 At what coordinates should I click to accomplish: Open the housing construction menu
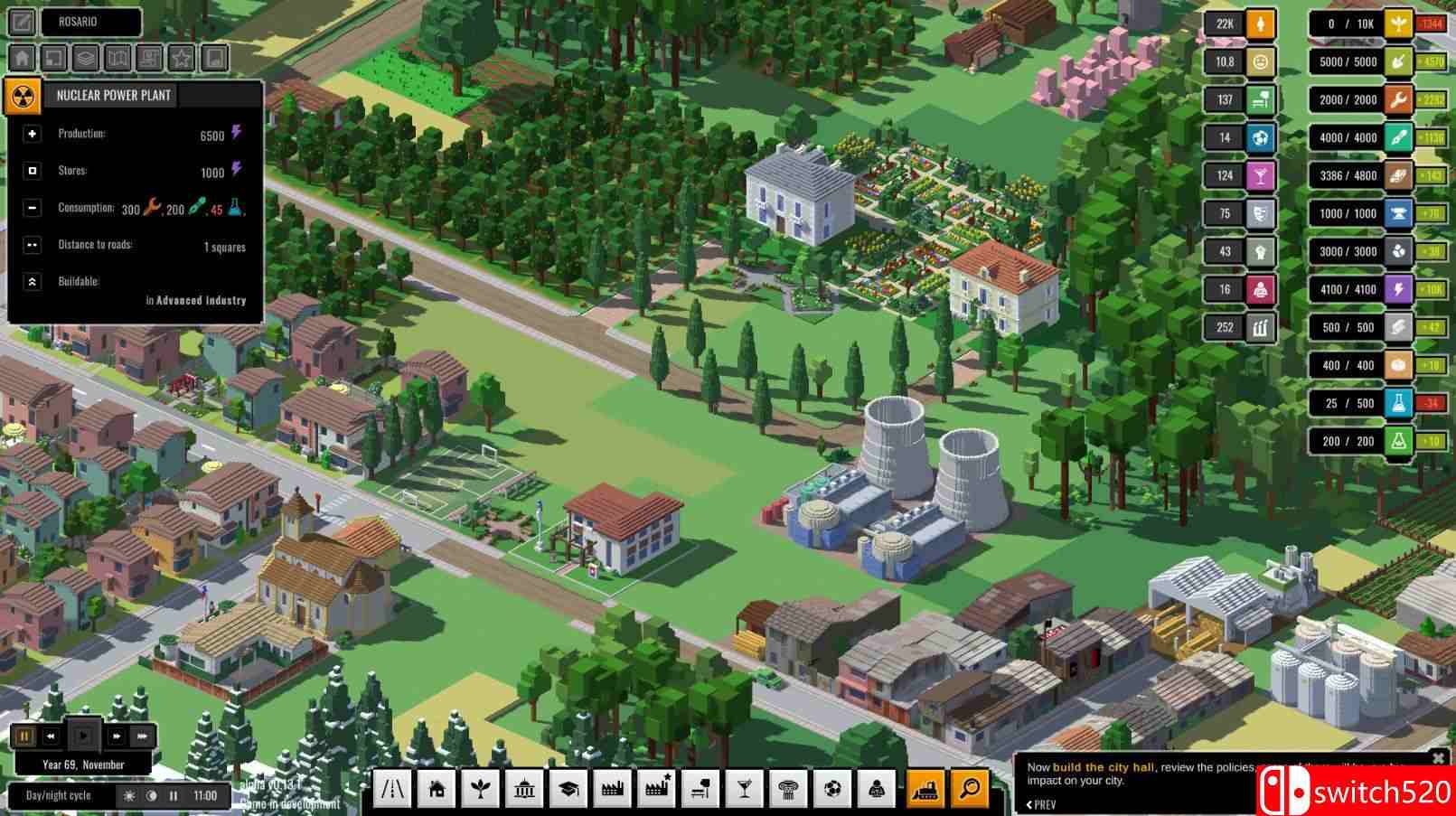437,788
